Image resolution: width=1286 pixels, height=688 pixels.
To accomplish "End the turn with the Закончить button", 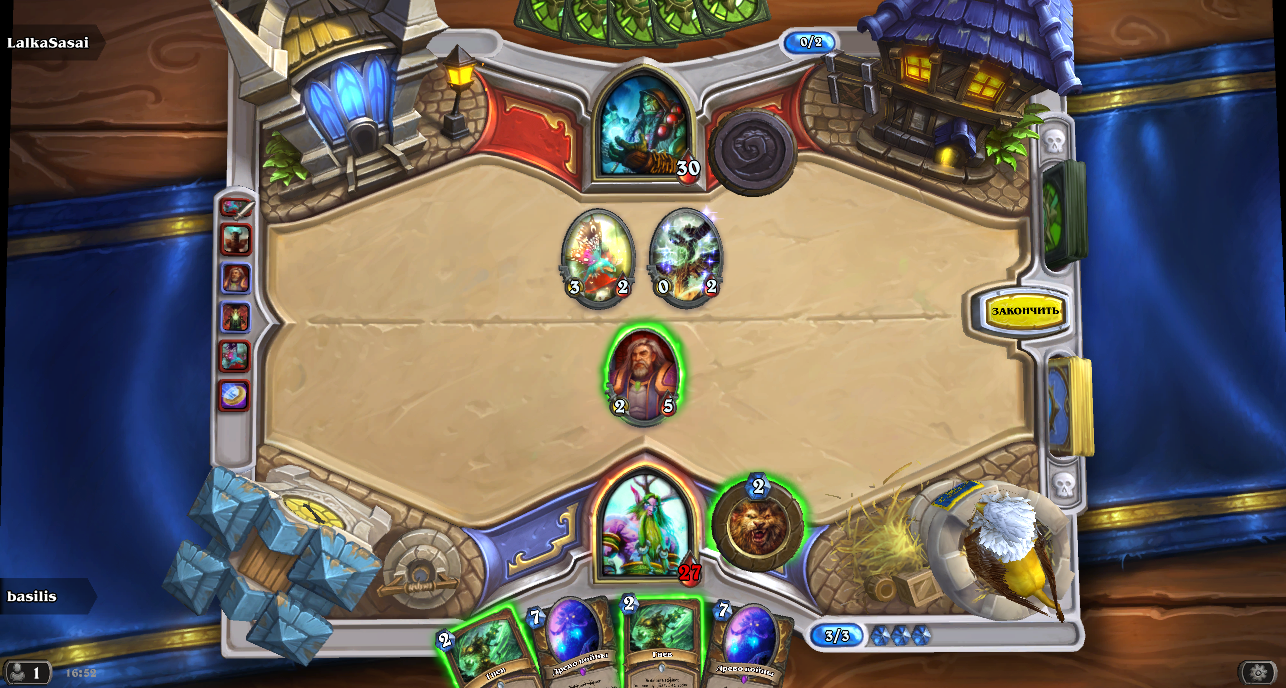I will [x=1024, y=311].
